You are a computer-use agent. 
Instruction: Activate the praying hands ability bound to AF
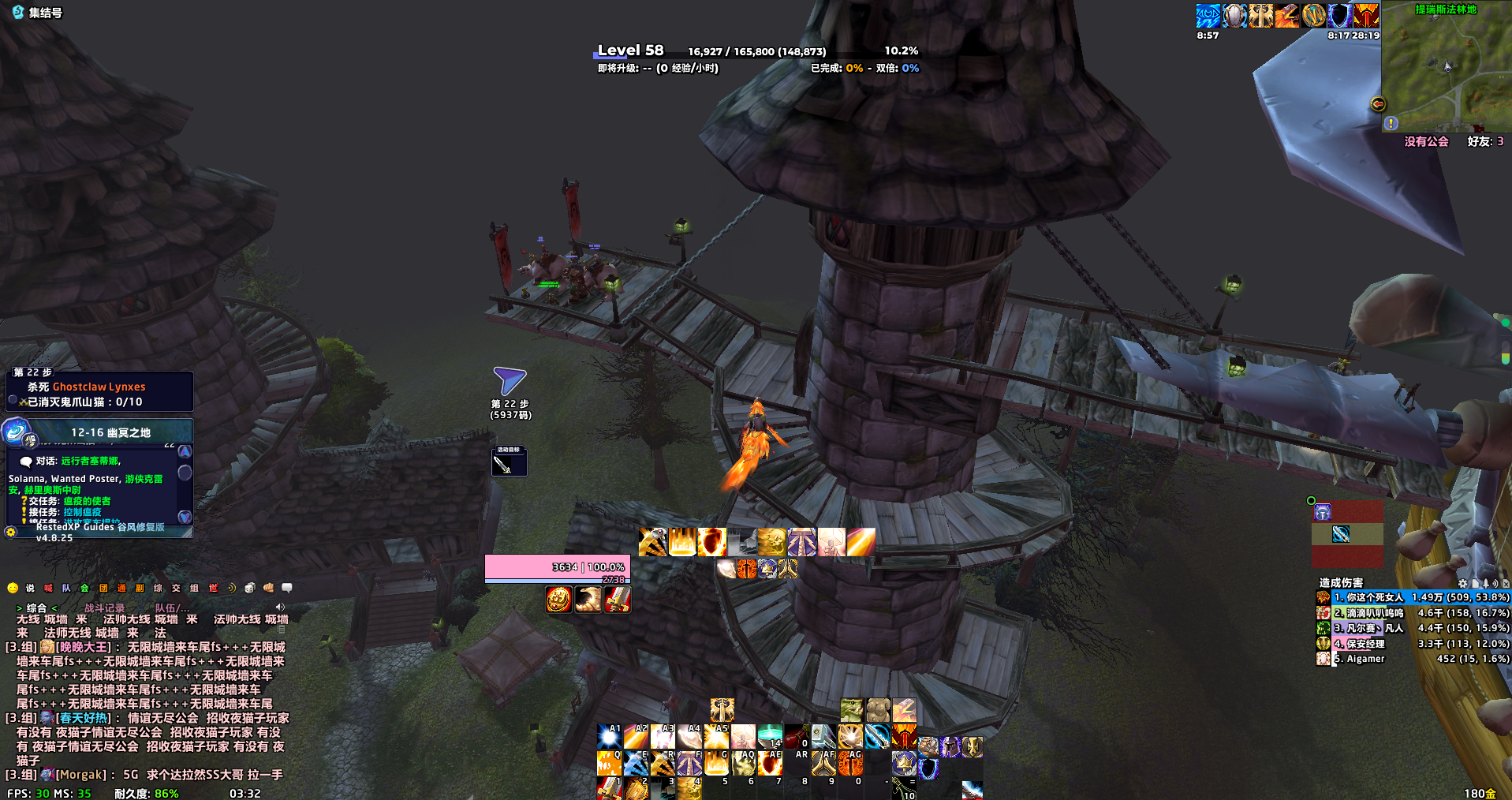[x=824, y=763]
